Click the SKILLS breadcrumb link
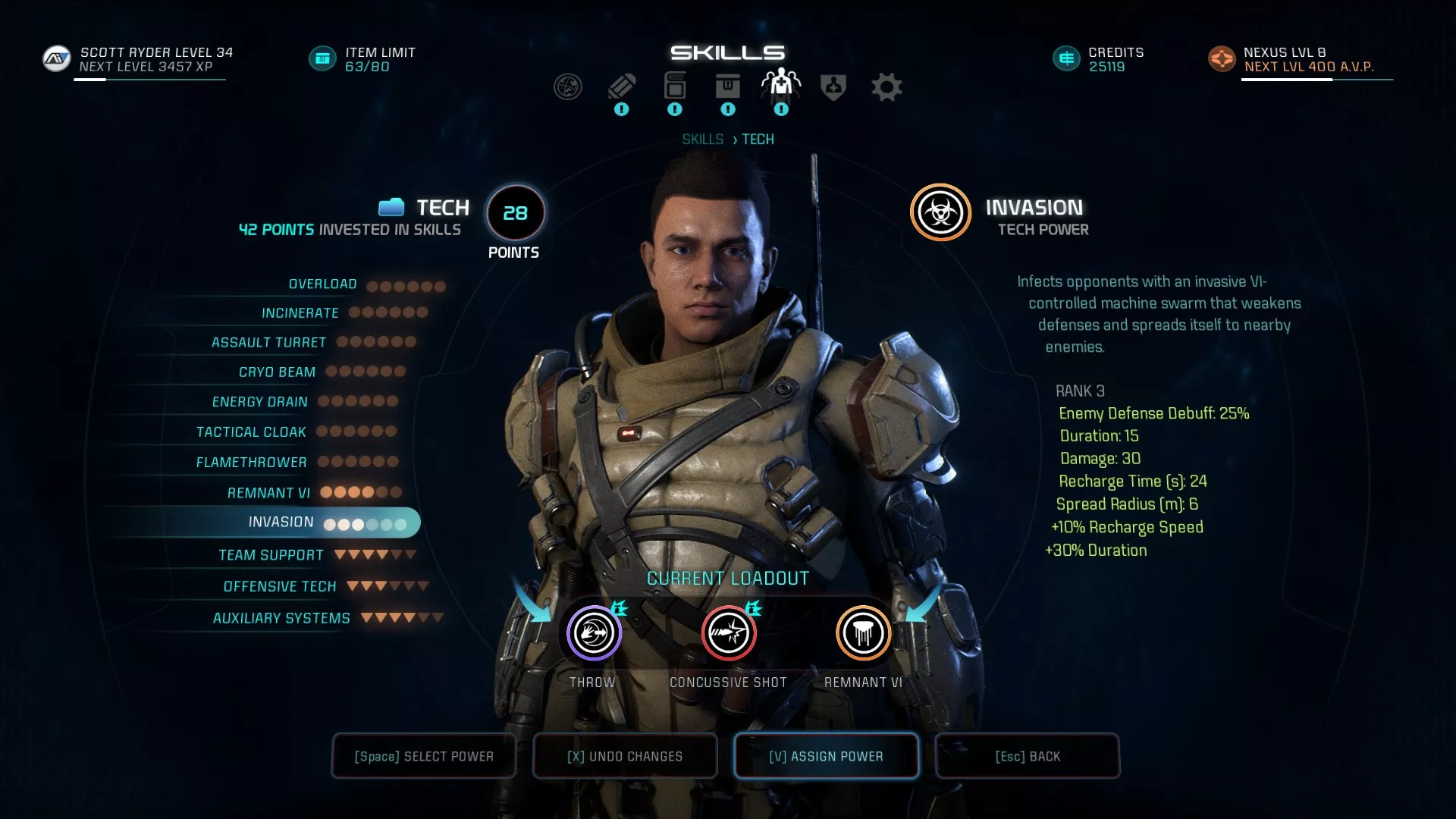Screen dimensions: 1456x819 click(x=703, y=139)
